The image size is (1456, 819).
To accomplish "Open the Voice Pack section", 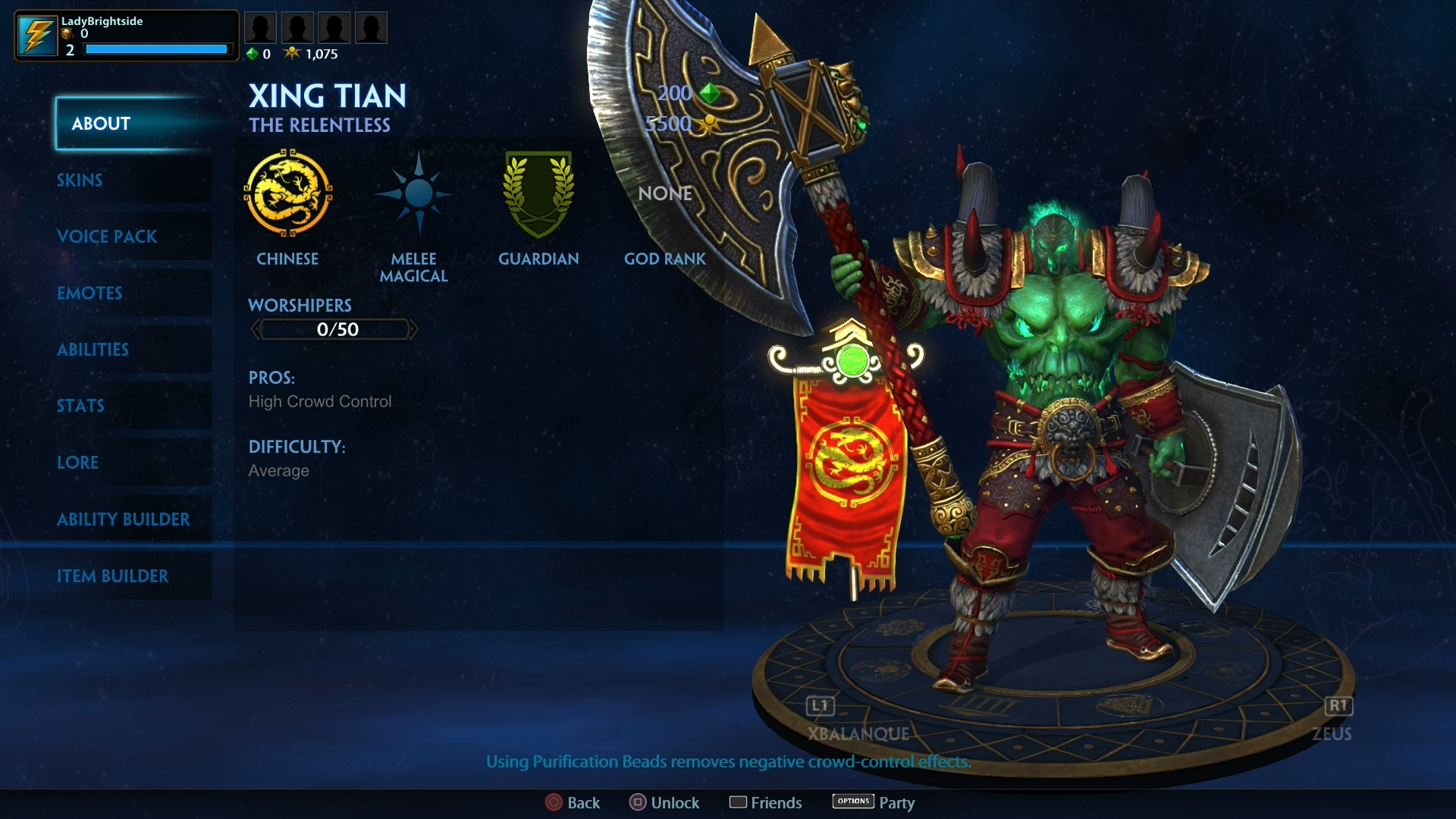I will pos(108,237).
